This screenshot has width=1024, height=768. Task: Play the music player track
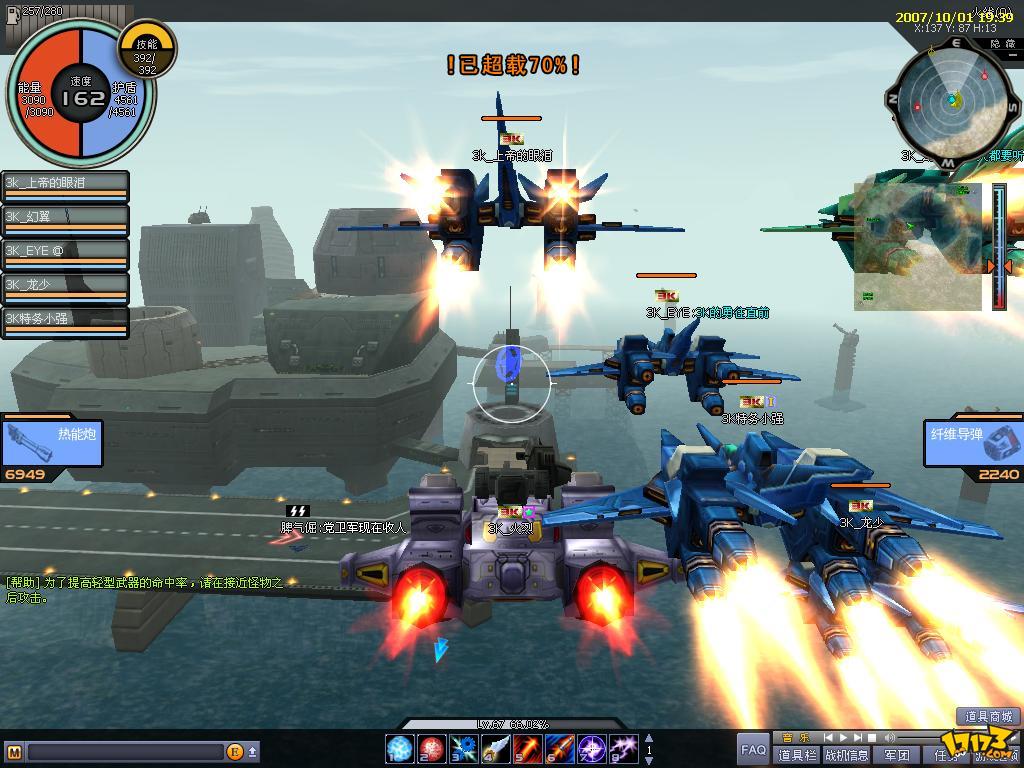coord(843,738)
